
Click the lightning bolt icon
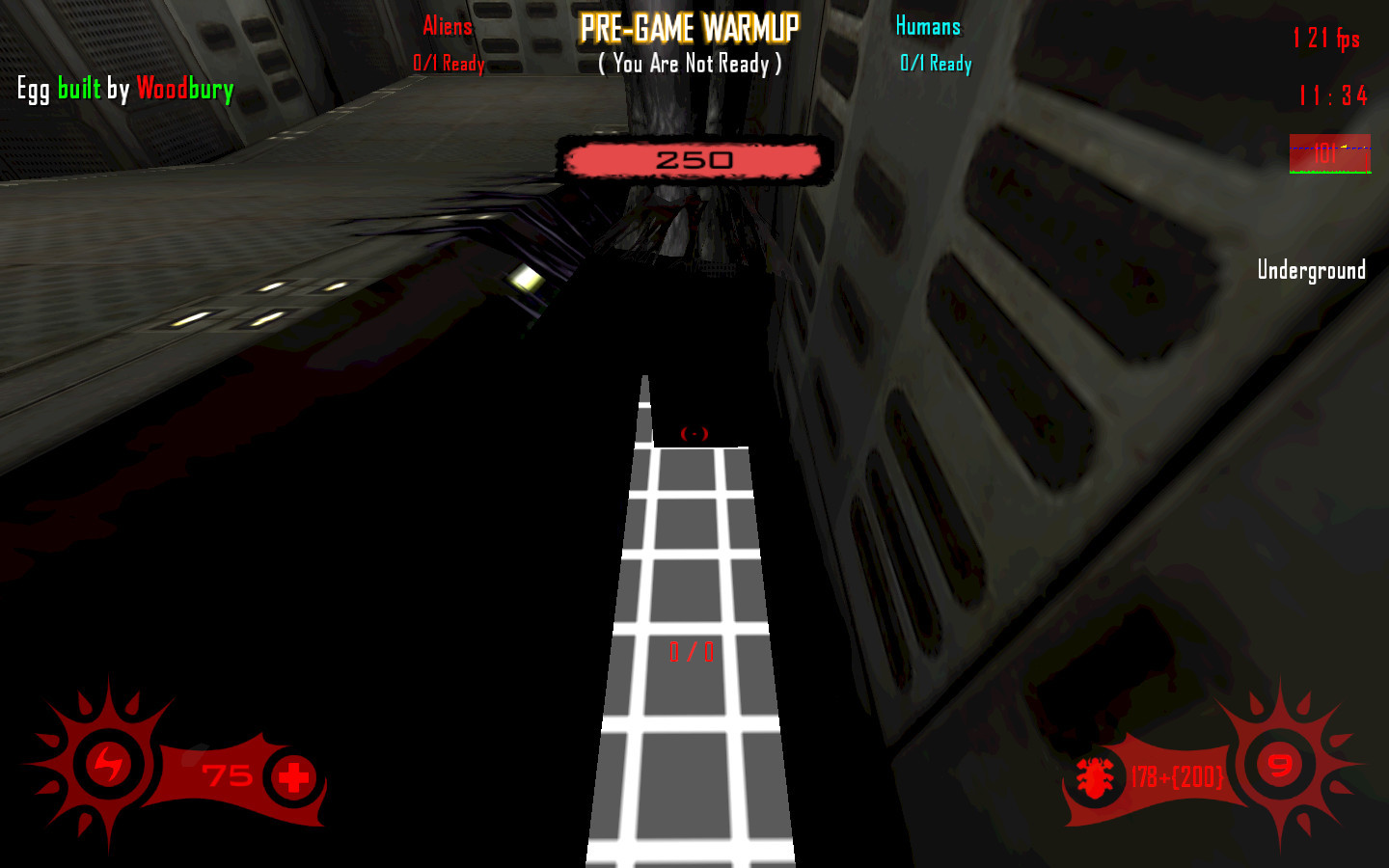tap(108, 765)
